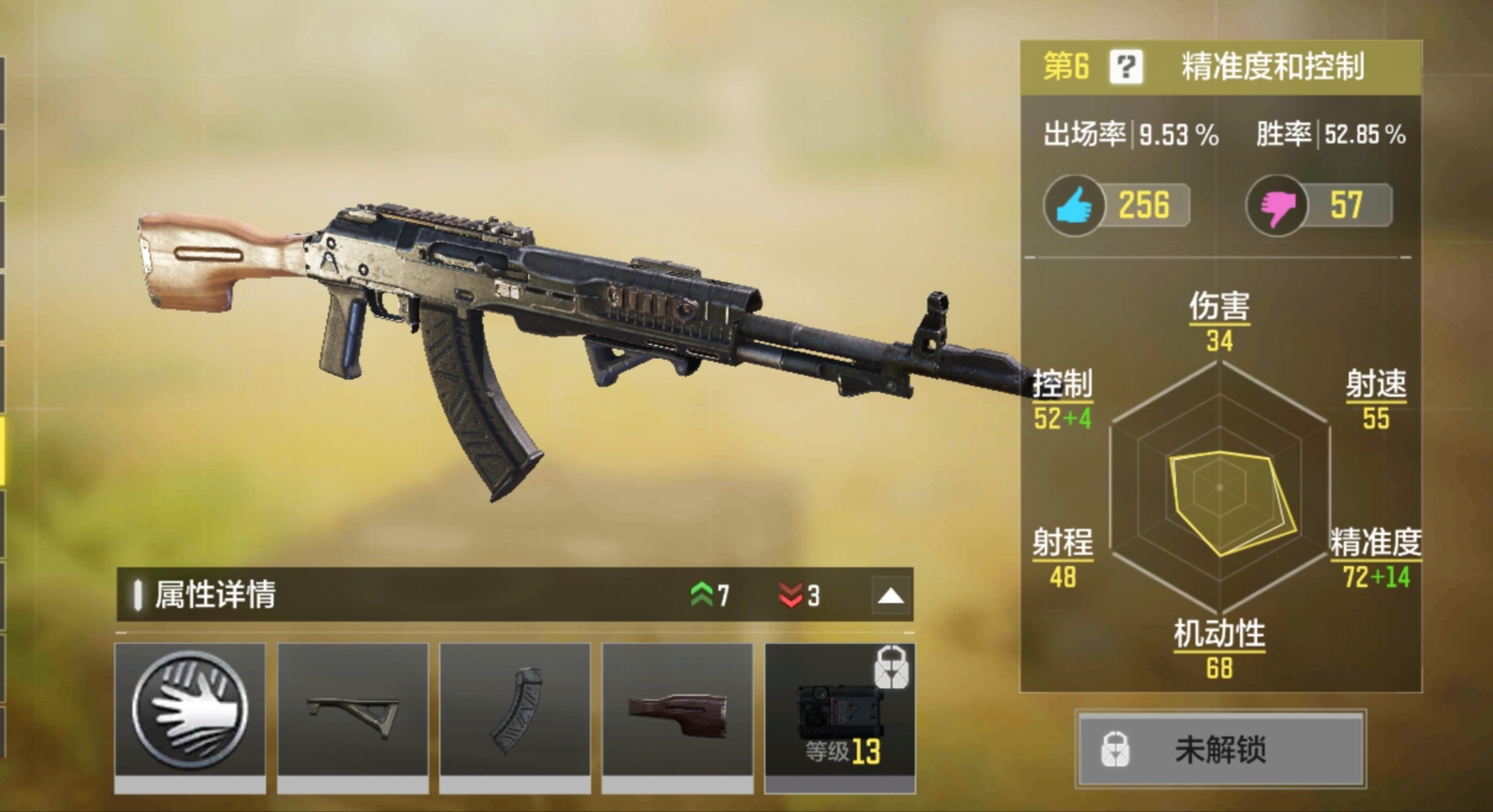Image resolution: width=1493 pixels, height=812 pixels.
Task: Collapse the 属性详情 panel with the arrow
Action: pos(891,595)
